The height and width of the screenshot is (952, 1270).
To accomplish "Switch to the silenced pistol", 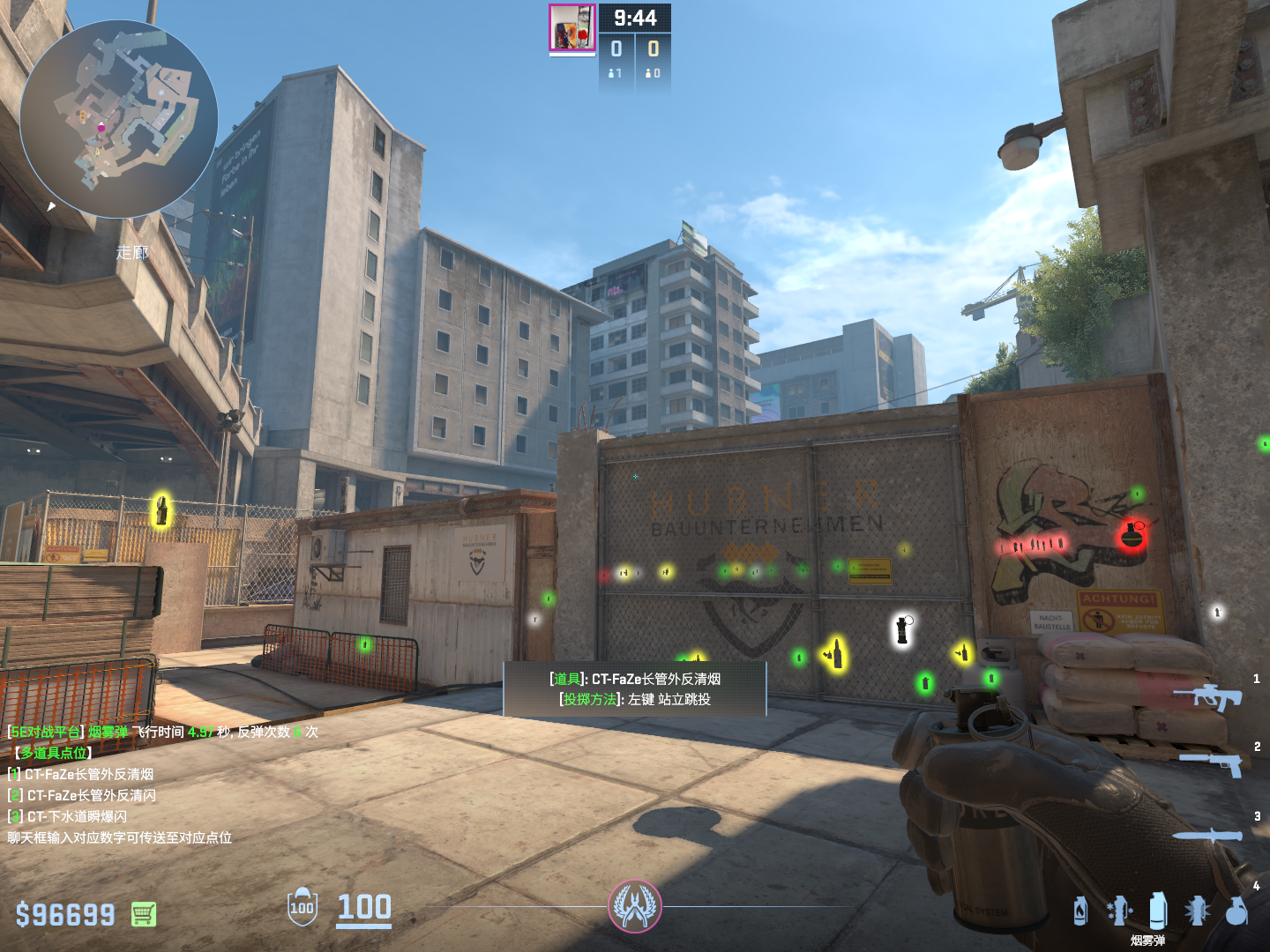I will (x=1212, y=762).
